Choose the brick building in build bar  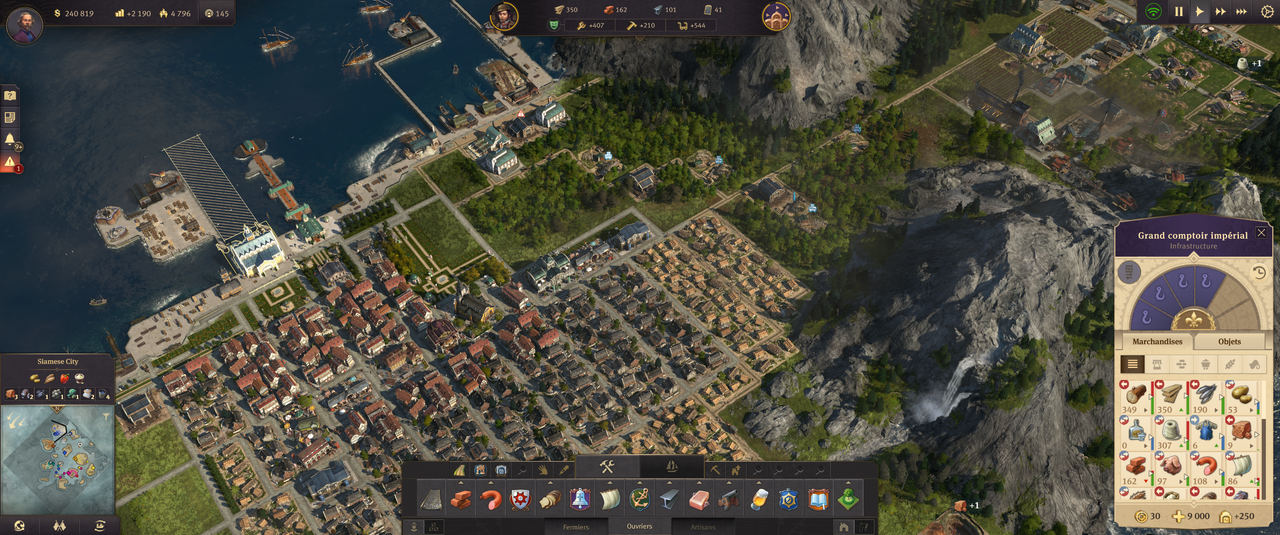coord(461,499)
